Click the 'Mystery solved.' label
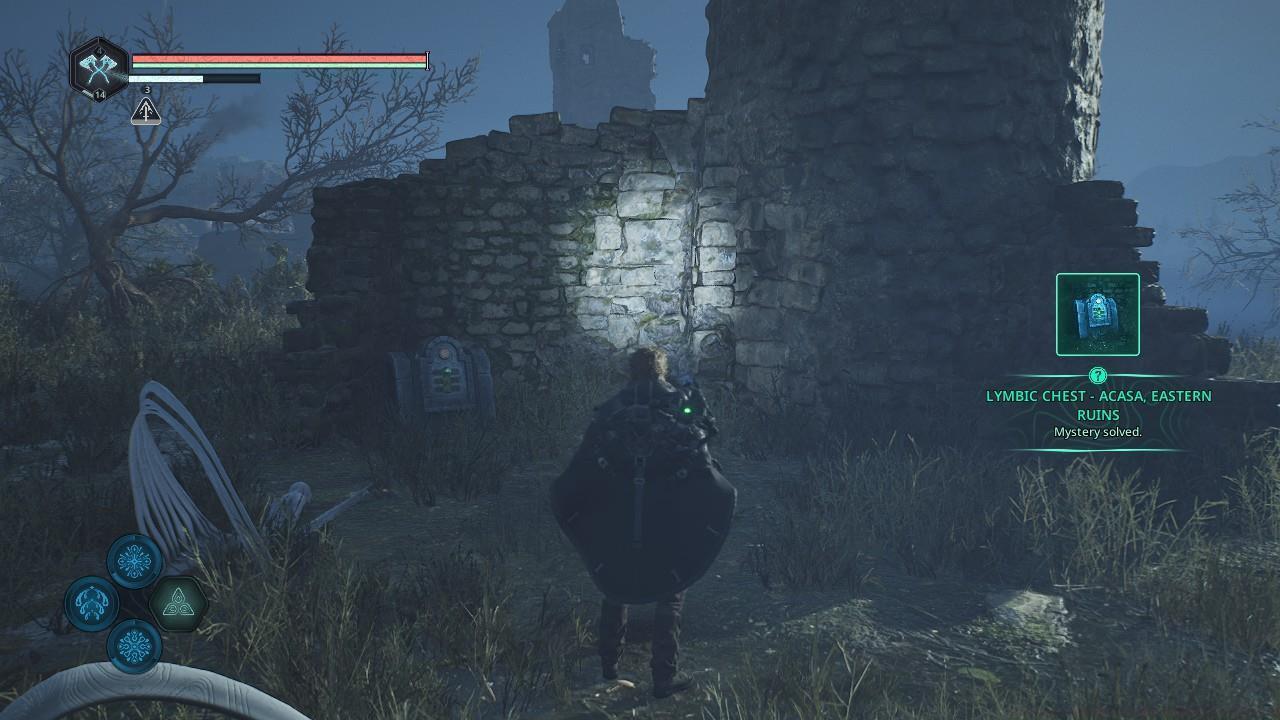 (1097, 432)
